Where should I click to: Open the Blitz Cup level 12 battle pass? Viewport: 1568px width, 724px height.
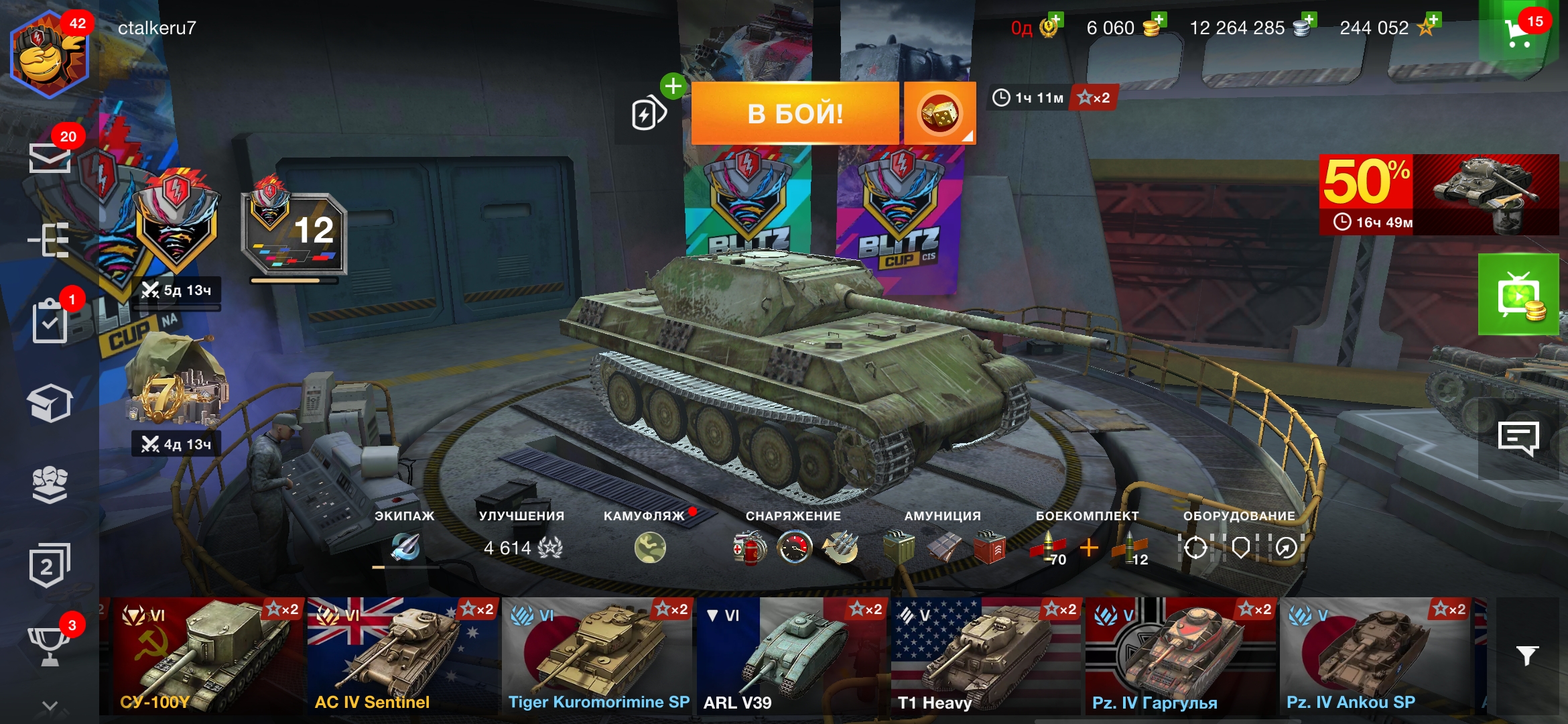(295, 234)
